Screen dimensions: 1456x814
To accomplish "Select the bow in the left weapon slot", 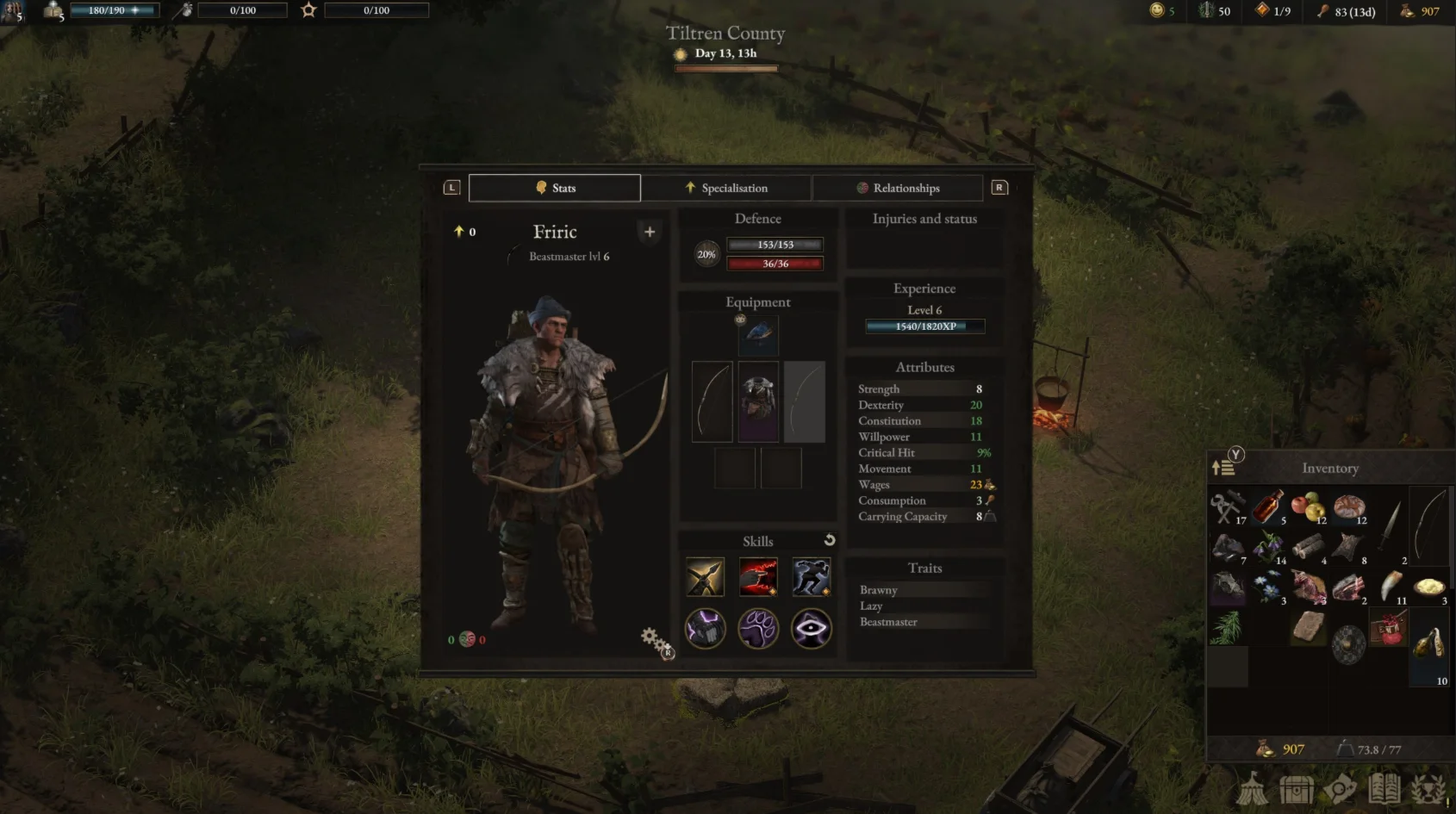I will point(712,401).
